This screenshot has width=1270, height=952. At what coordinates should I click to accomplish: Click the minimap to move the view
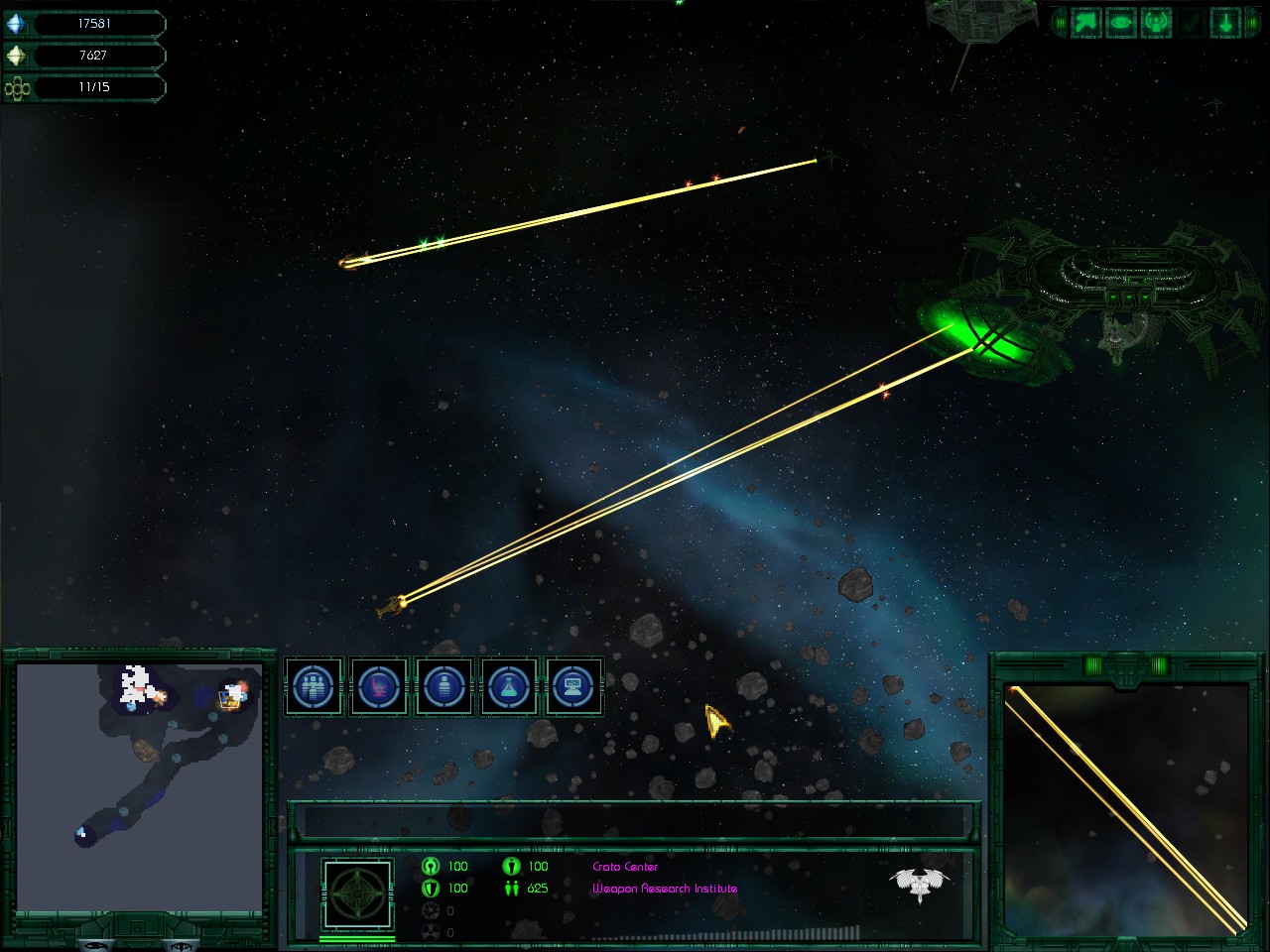coord(139,785)
